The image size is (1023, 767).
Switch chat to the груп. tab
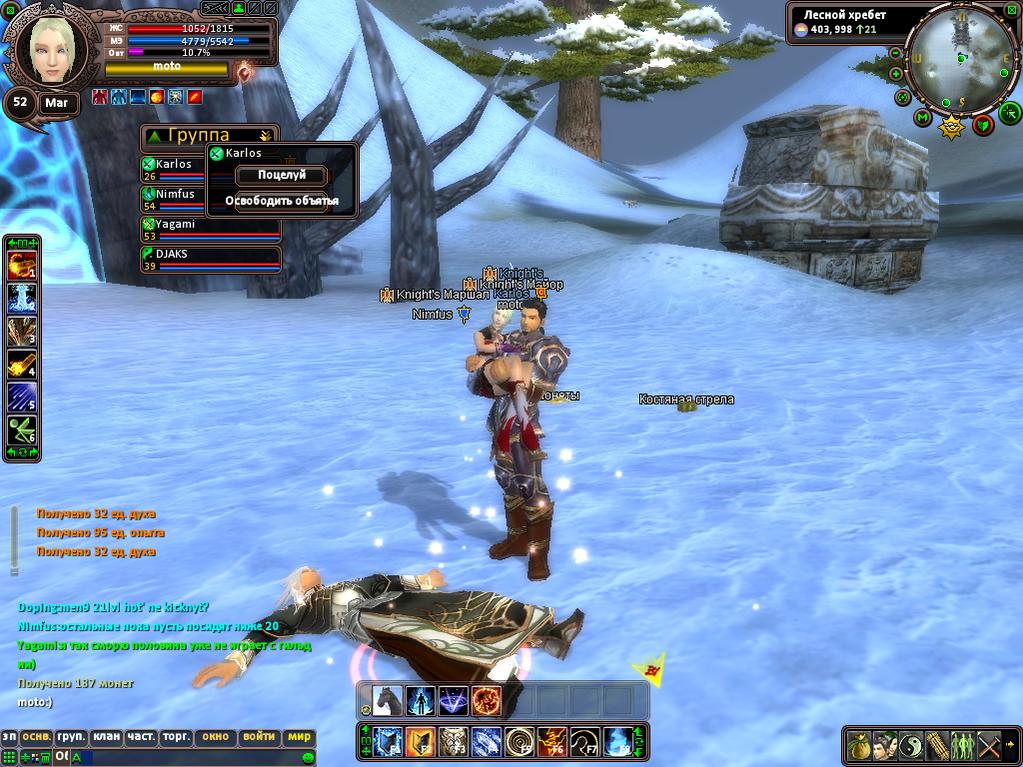(70, 737)
